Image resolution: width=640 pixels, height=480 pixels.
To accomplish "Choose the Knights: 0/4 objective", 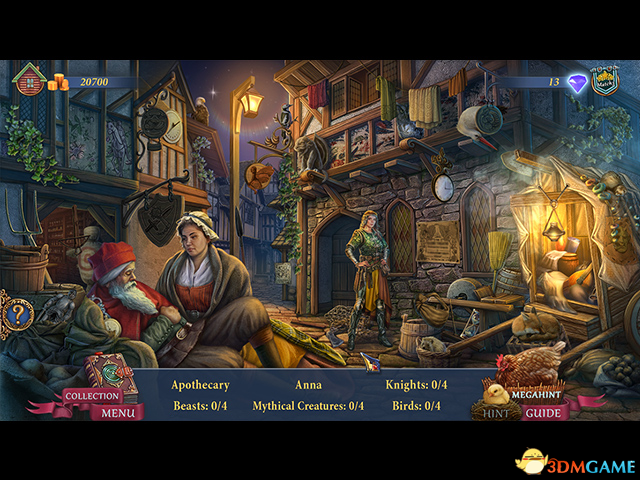I will pos(416,384).
